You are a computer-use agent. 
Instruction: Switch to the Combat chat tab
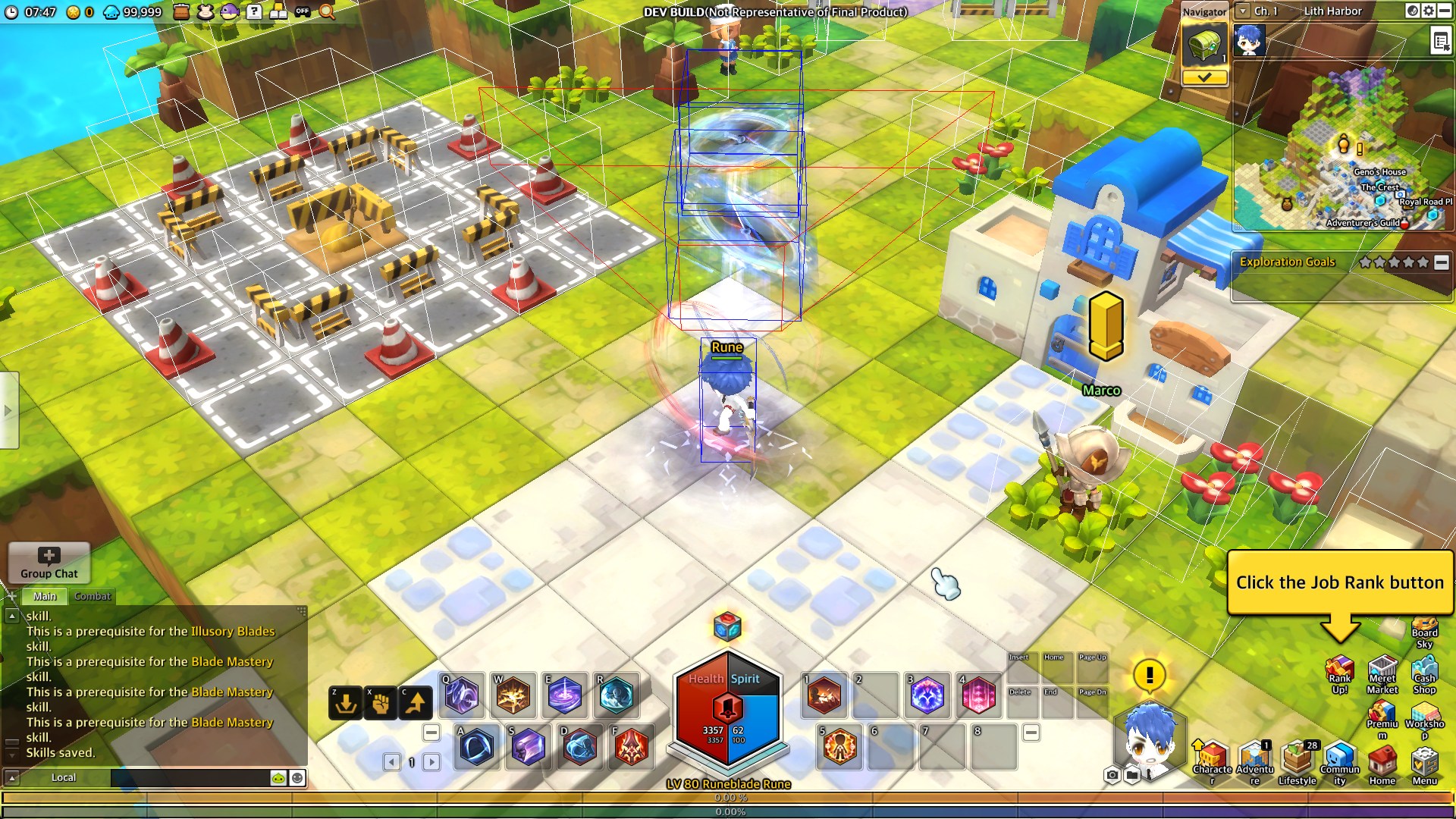tap(92, 596)
